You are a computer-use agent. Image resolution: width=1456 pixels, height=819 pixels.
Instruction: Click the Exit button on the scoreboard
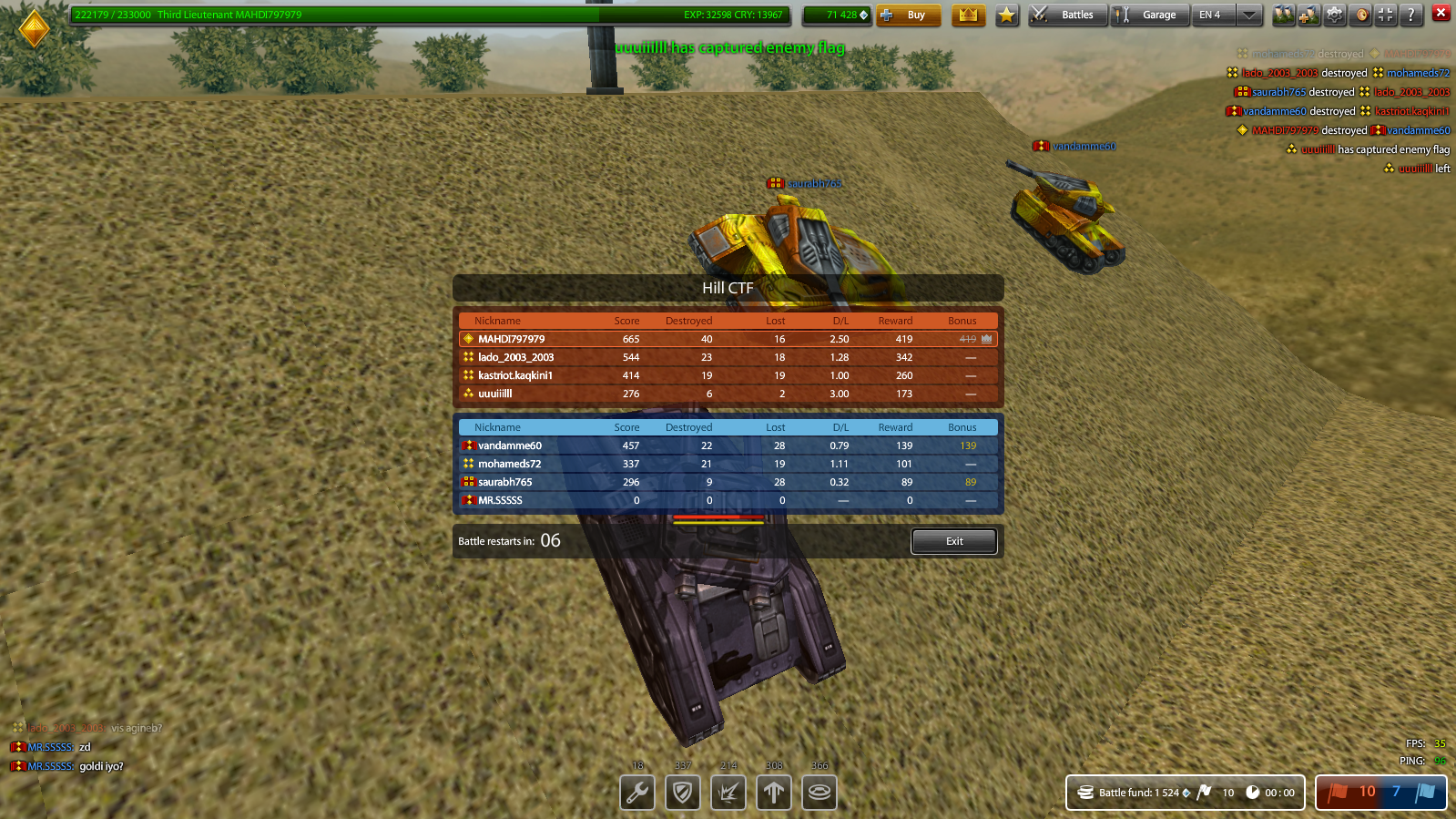coord(953,540)
